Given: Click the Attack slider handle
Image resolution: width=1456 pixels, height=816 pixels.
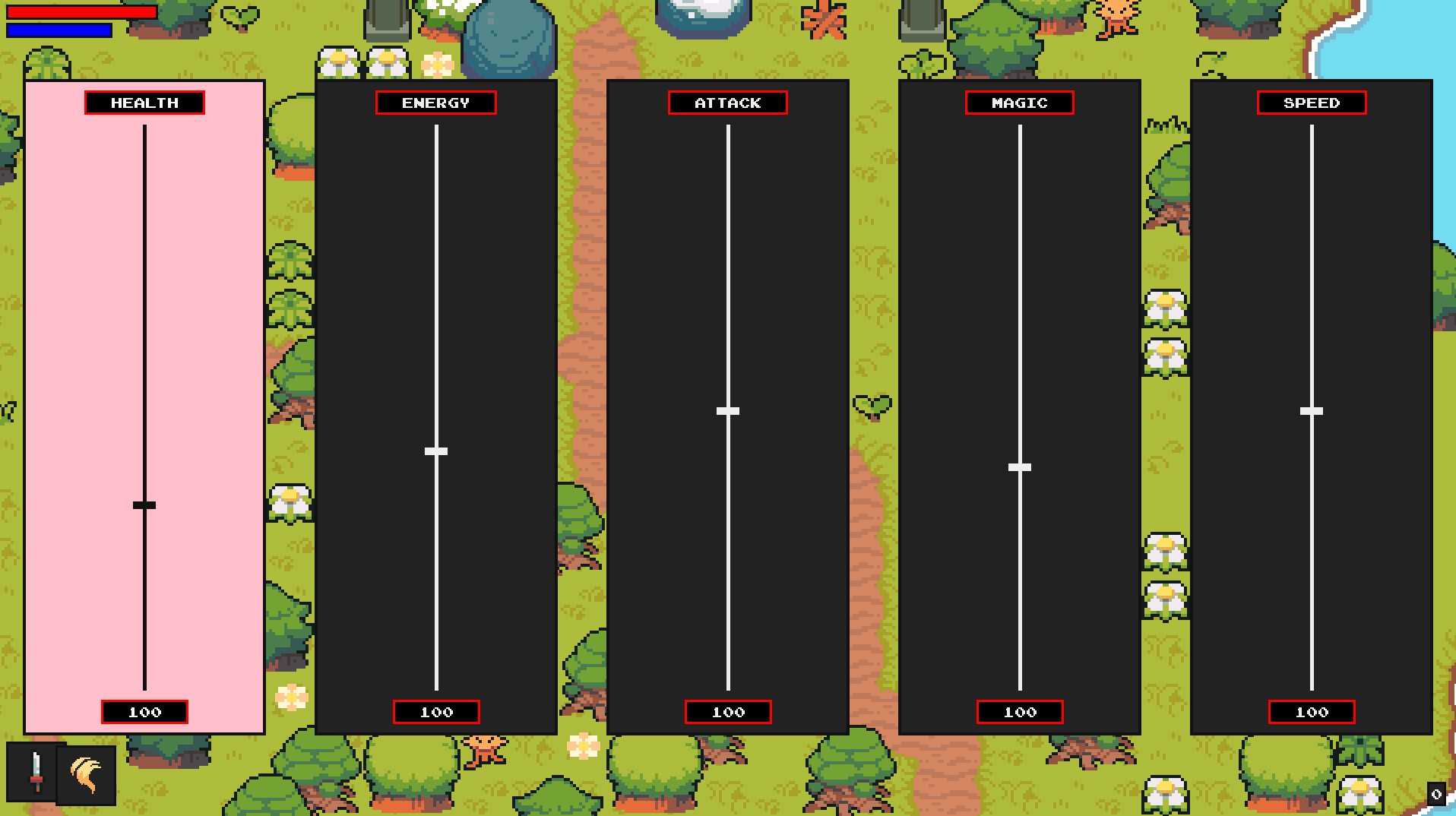Looking at the screenshot, I should (727, 410).
